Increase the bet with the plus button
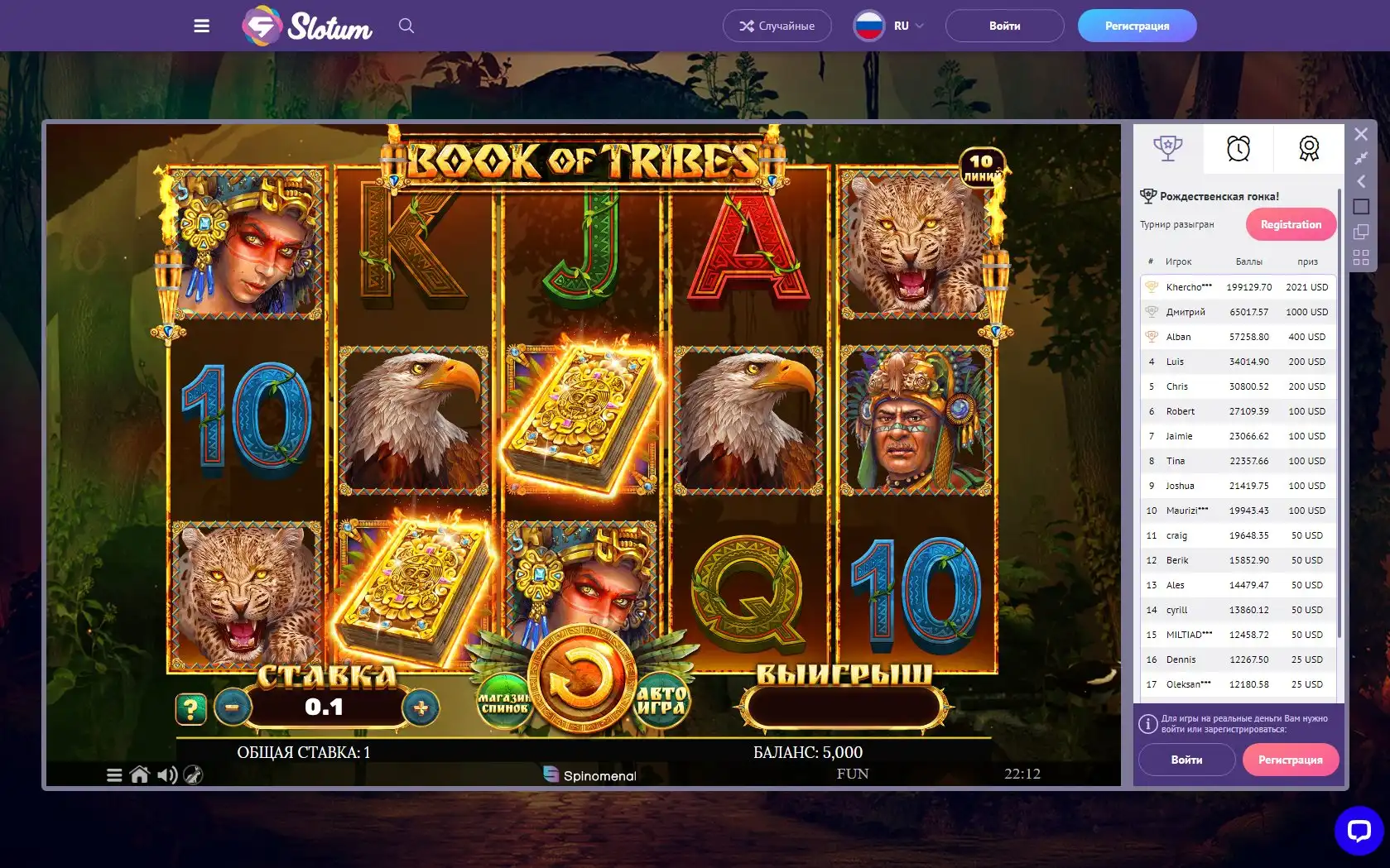1390x868 pixels. pyautogui.click(x=421, y=707)
